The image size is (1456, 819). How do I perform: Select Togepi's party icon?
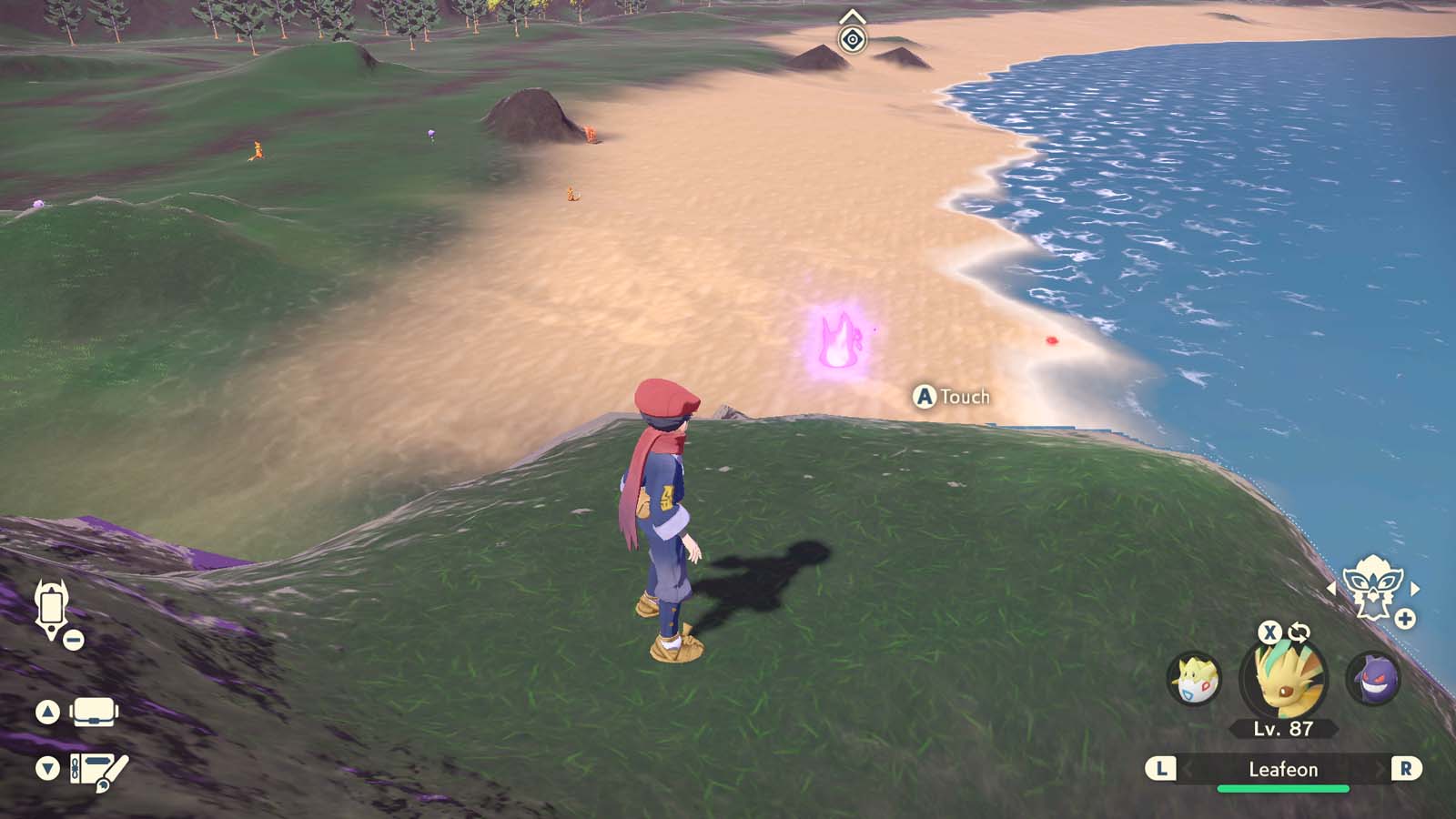point(1193,678)
